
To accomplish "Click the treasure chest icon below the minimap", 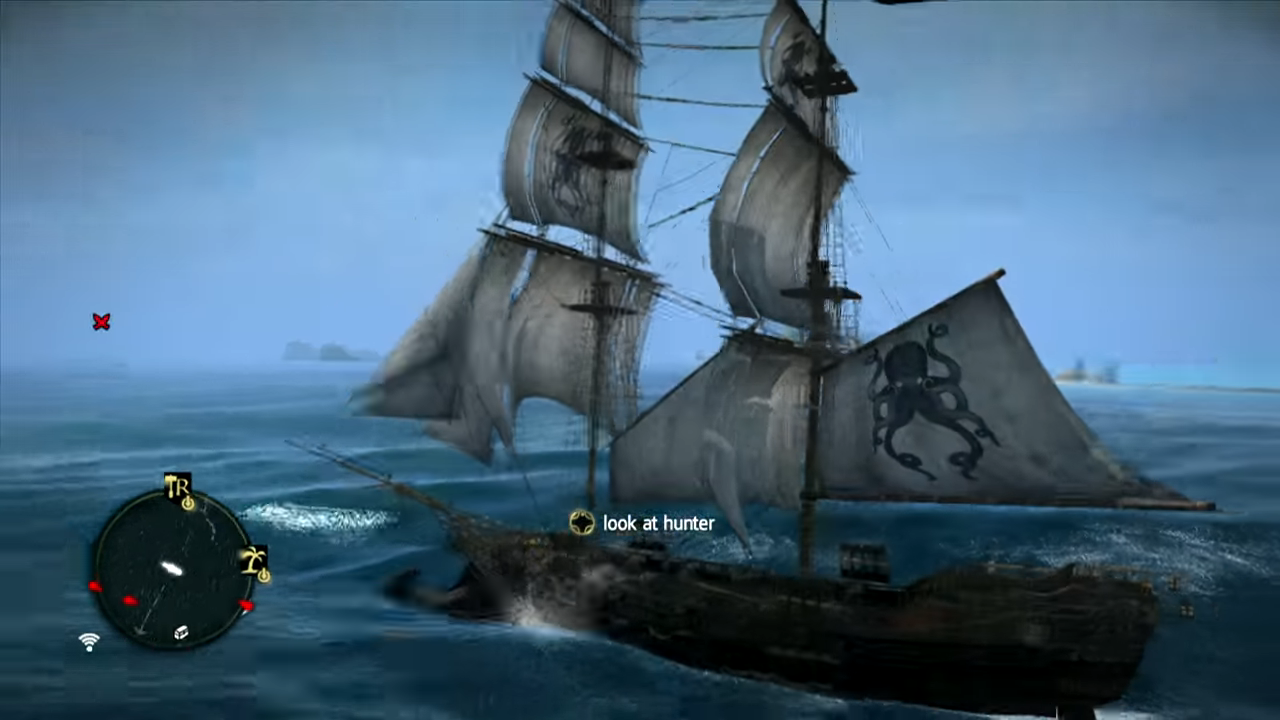I will [x=181, y=633].
